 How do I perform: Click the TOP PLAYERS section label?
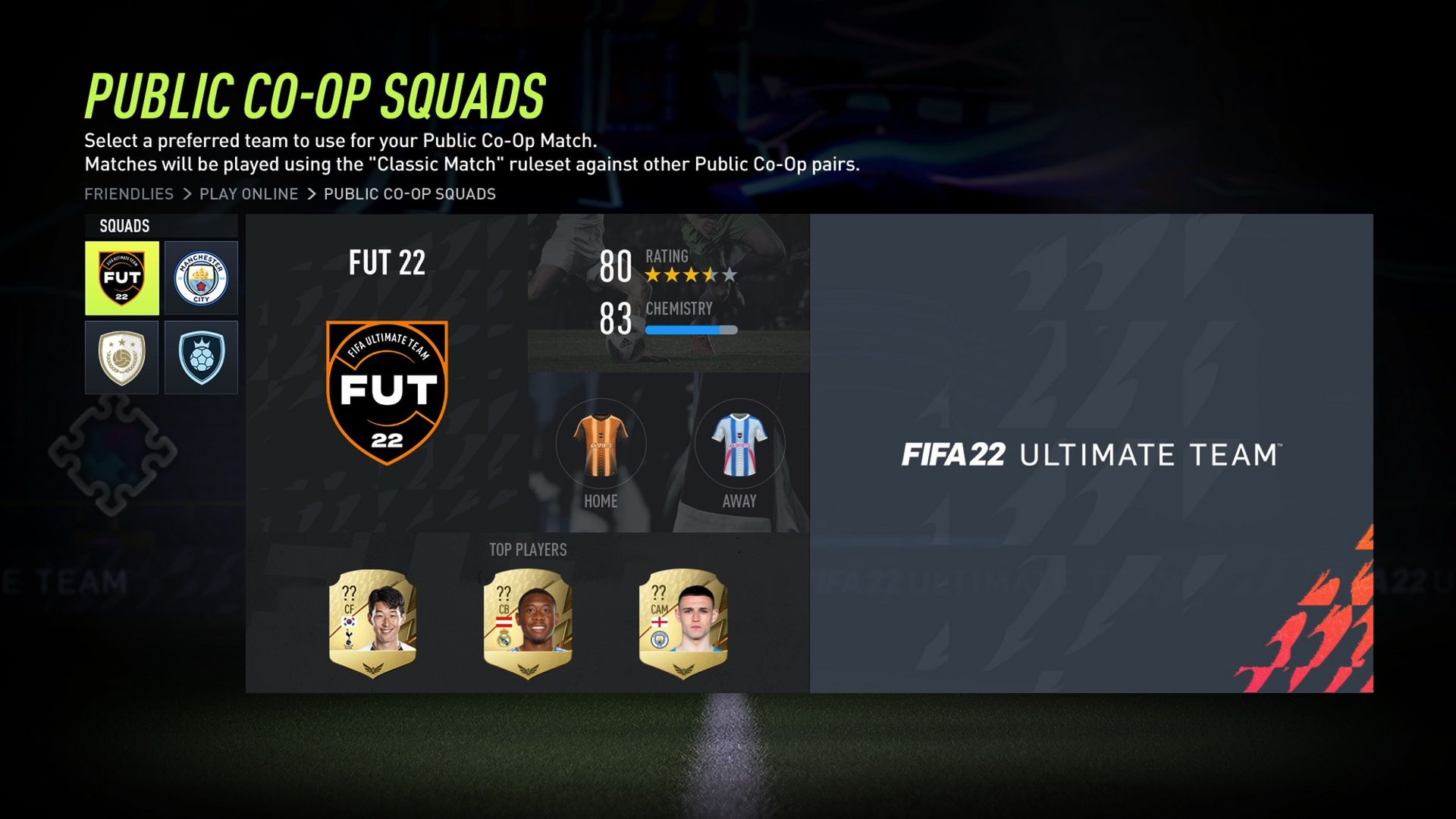click(529, 550)
